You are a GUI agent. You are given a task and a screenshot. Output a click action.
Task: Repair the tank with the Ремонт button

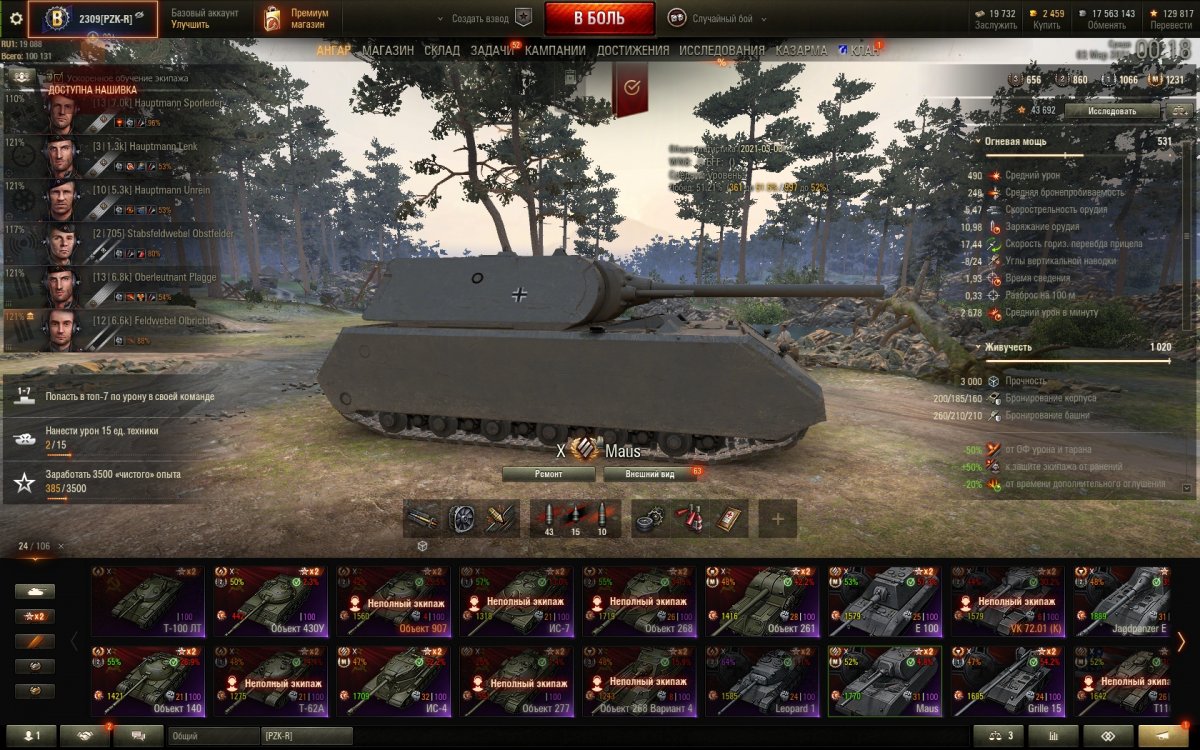[548, 474]
